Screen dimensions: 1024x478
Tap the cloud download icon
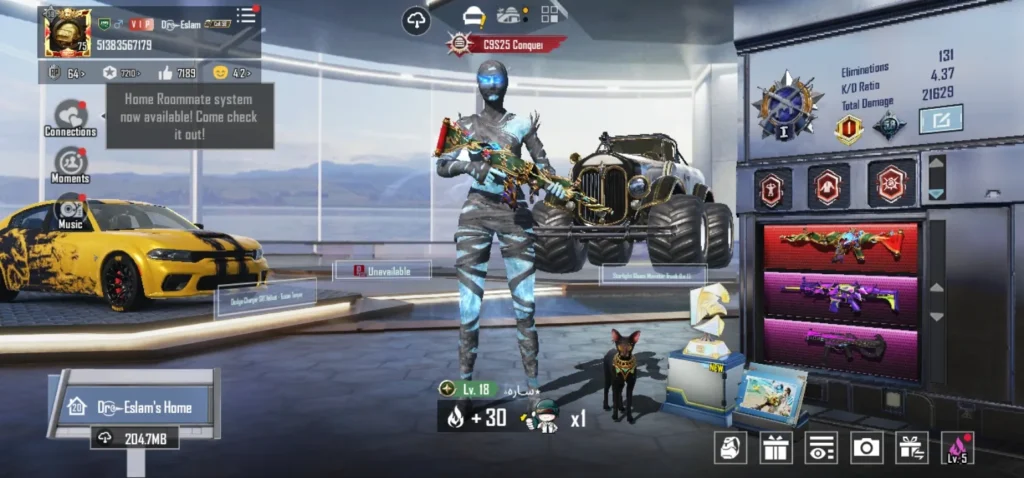(x=416, y=20)
